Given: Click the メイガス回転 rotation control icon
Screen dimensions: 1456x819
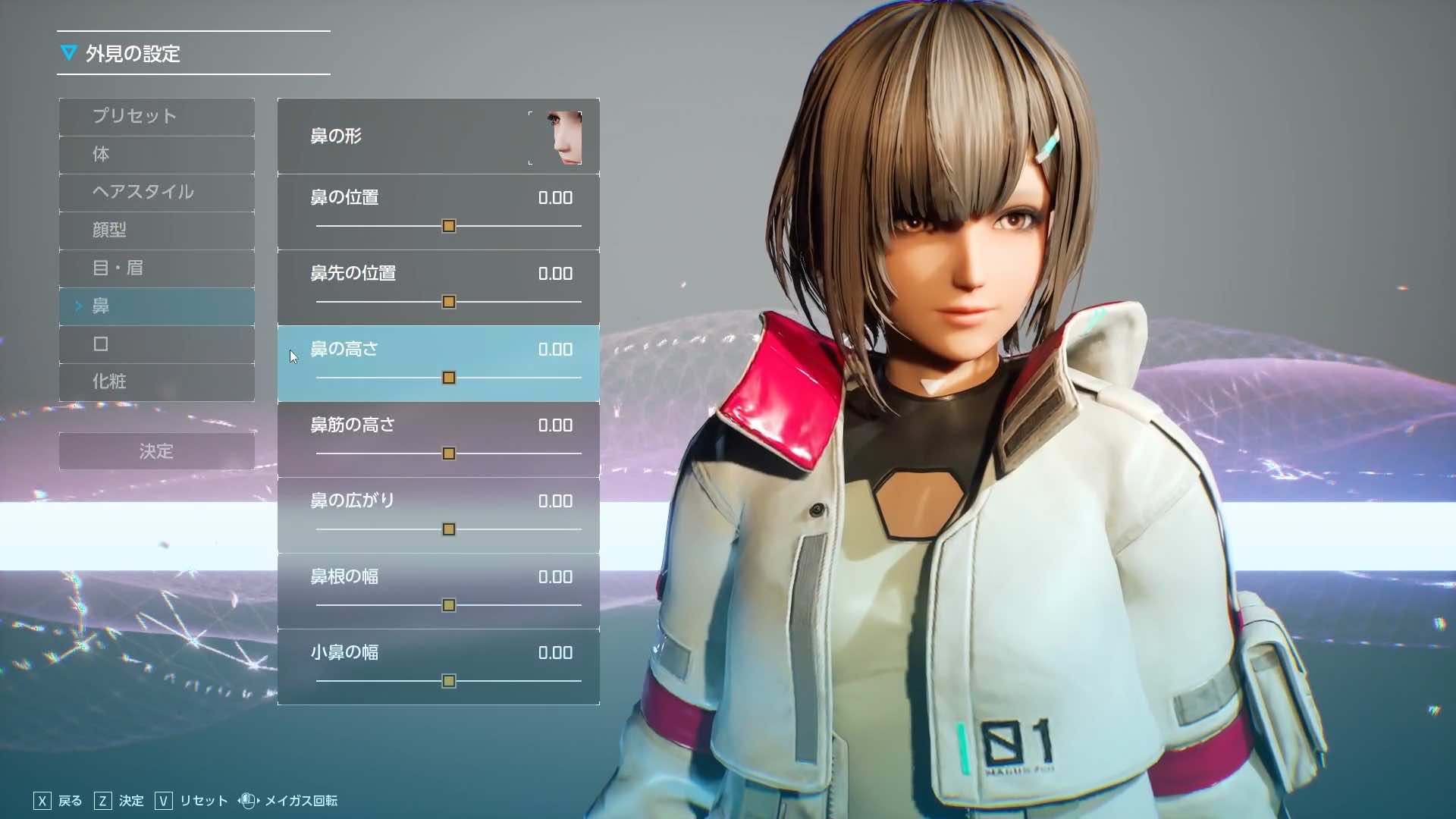Looking at the screenshot, I should coord(246,801).
